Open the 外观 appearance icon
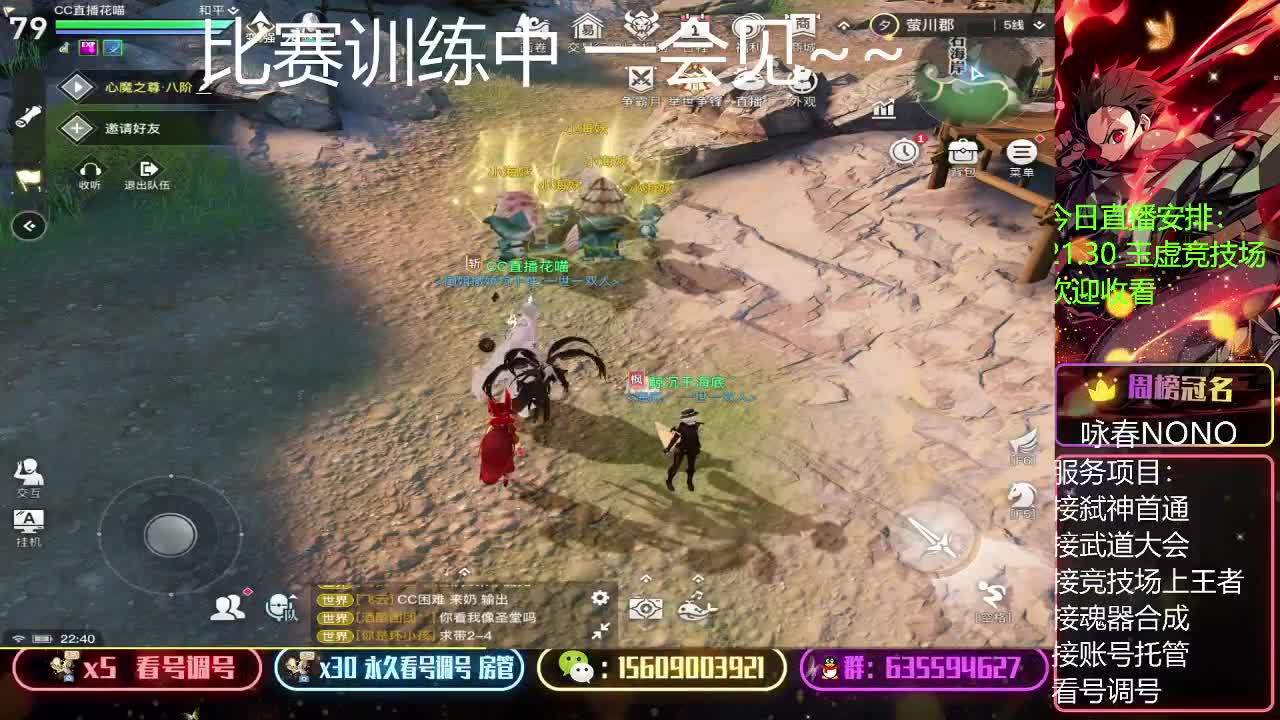 (x=803, y=81)
